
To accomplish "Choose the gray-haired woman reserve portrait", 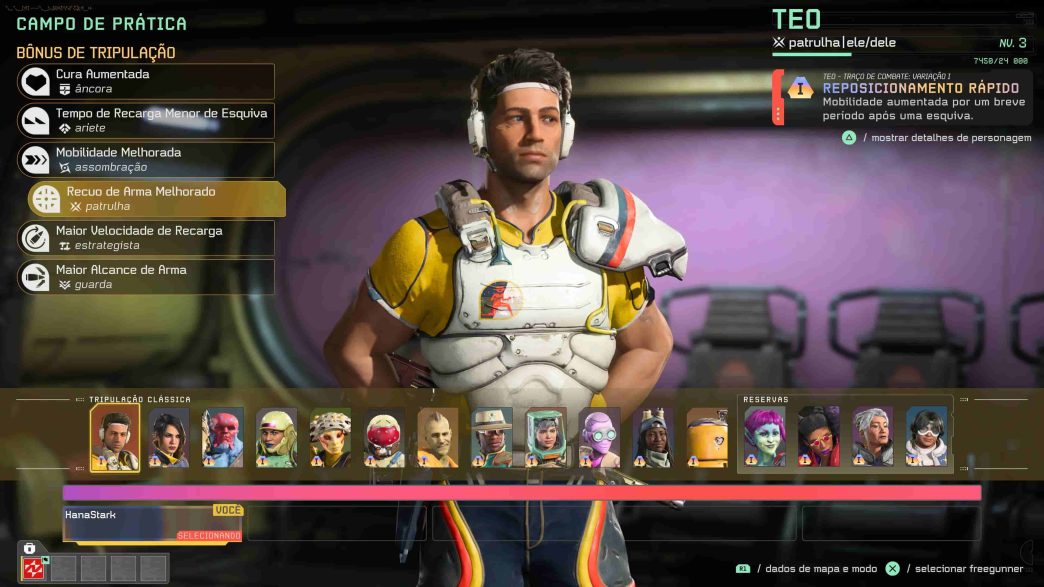I will coord(873,436).
